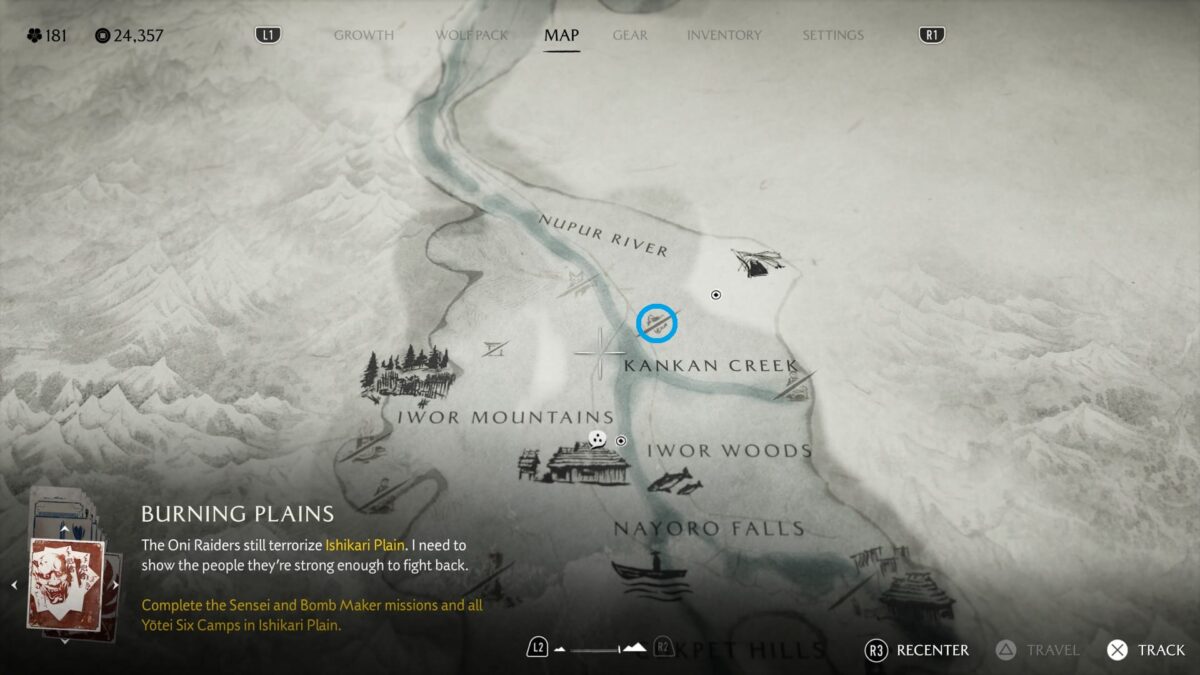Select the blue-circled map marker

(657, 323)
